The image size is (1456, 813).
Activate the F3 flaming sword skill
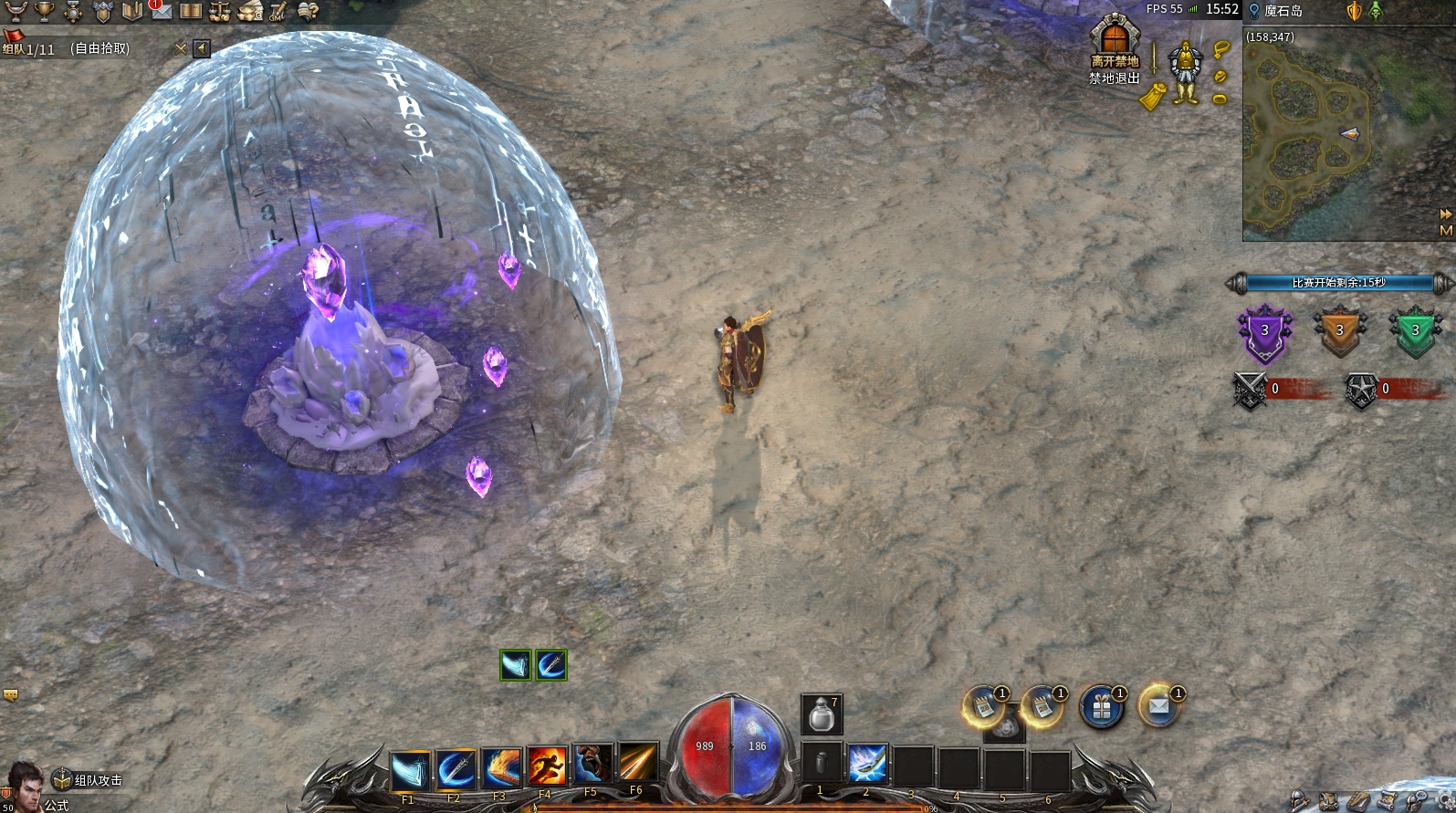[501, 768]
